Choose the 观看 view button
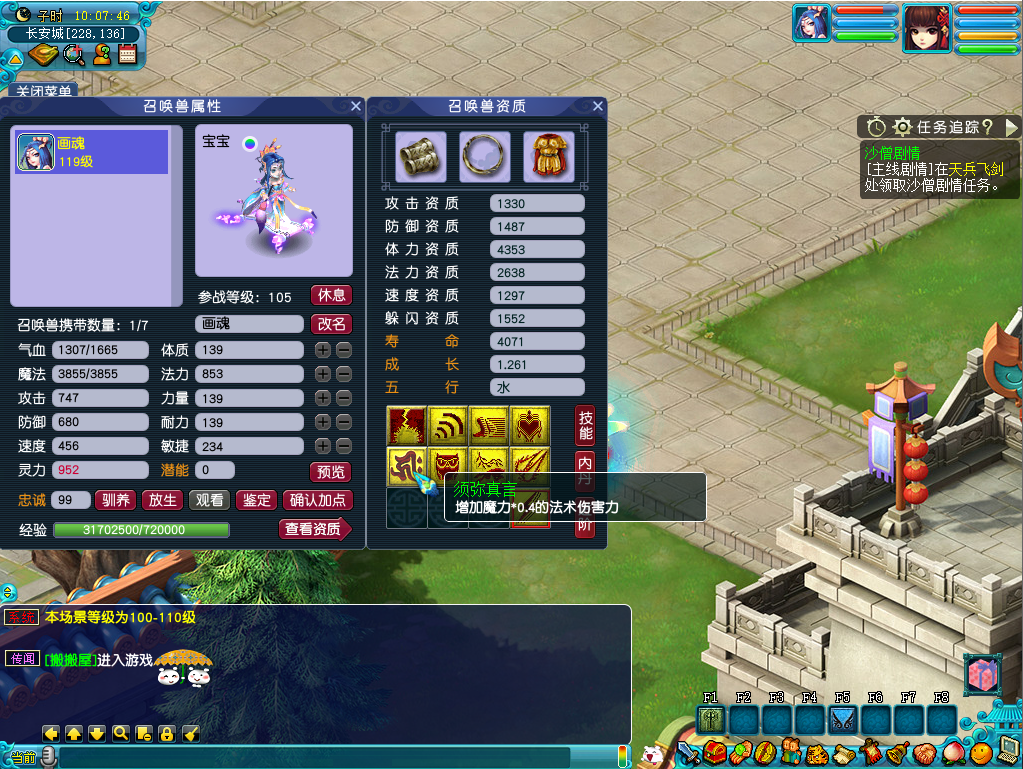 pos(209,500)
